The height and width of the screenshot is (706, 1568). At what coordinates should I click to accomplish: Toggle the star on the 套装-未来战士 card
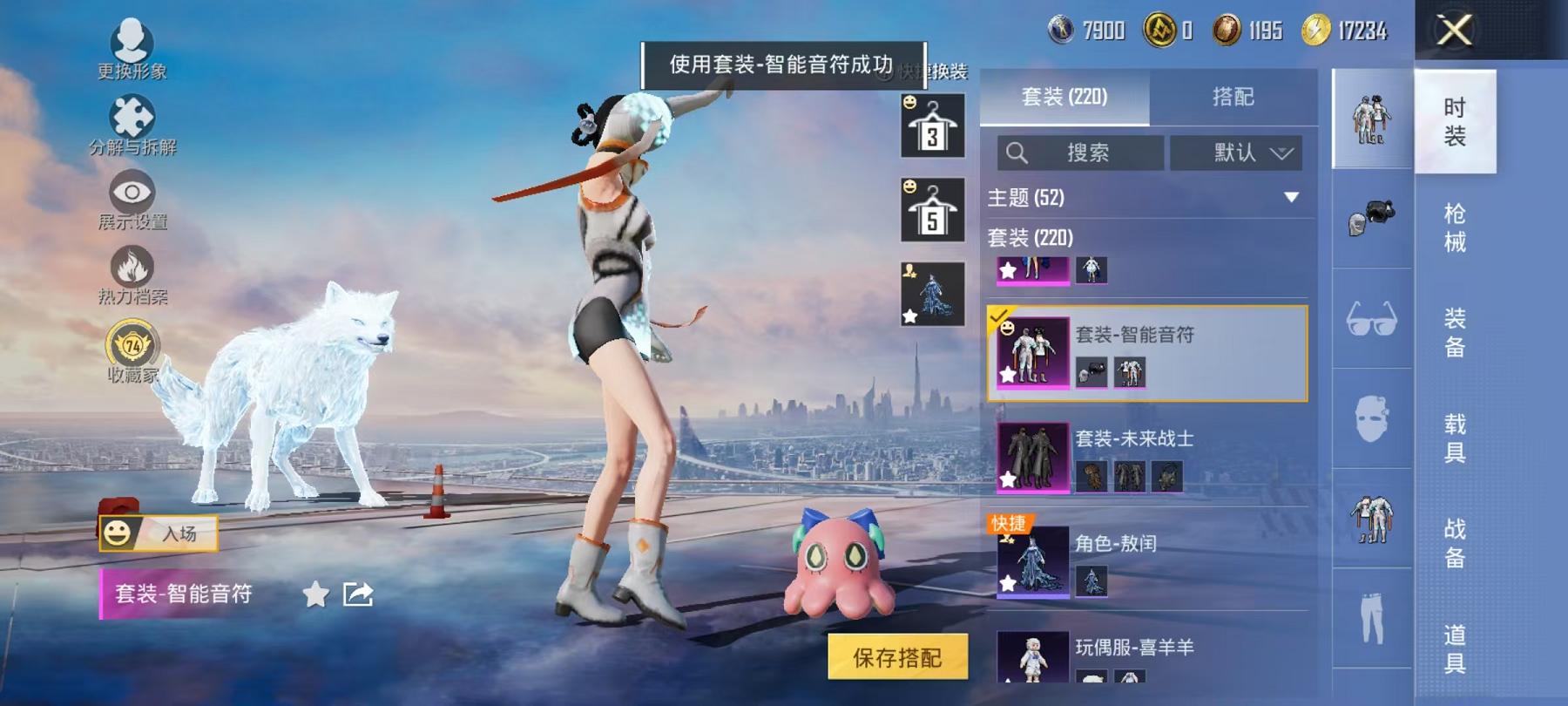tap(1006, 478)
